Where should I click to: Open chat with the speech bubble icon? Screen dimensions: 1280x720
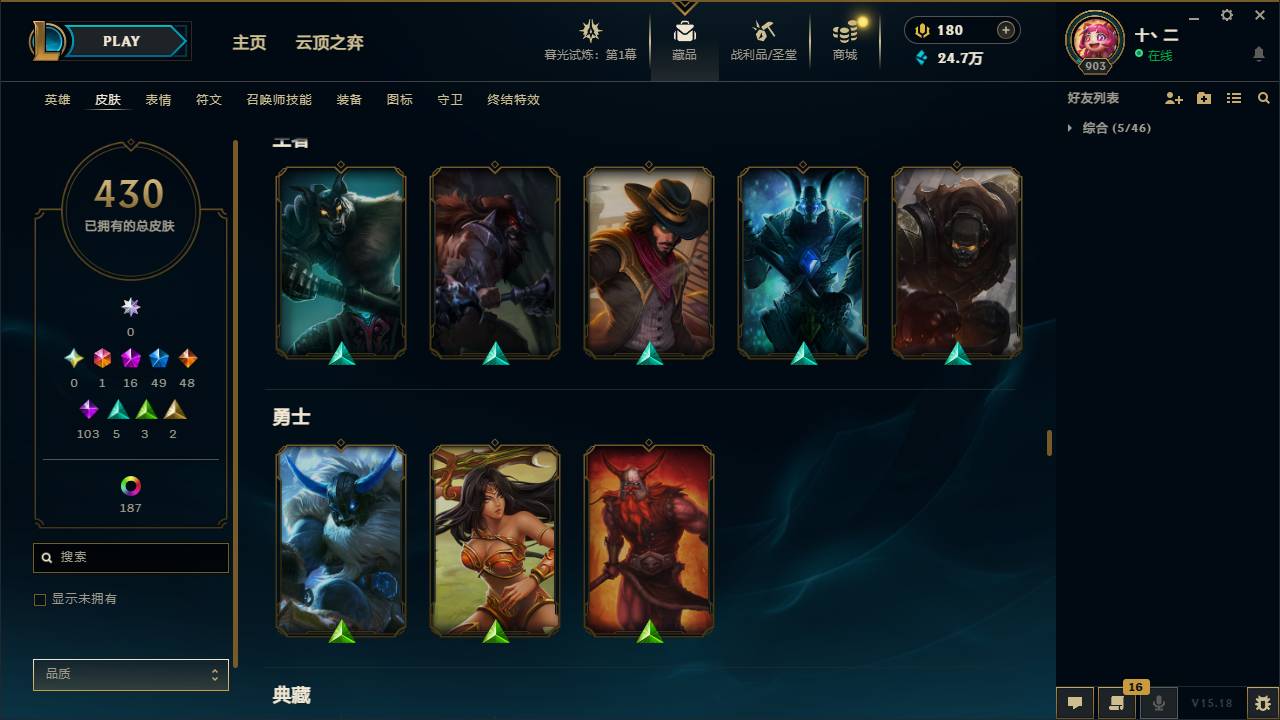tap(1074, 702)
